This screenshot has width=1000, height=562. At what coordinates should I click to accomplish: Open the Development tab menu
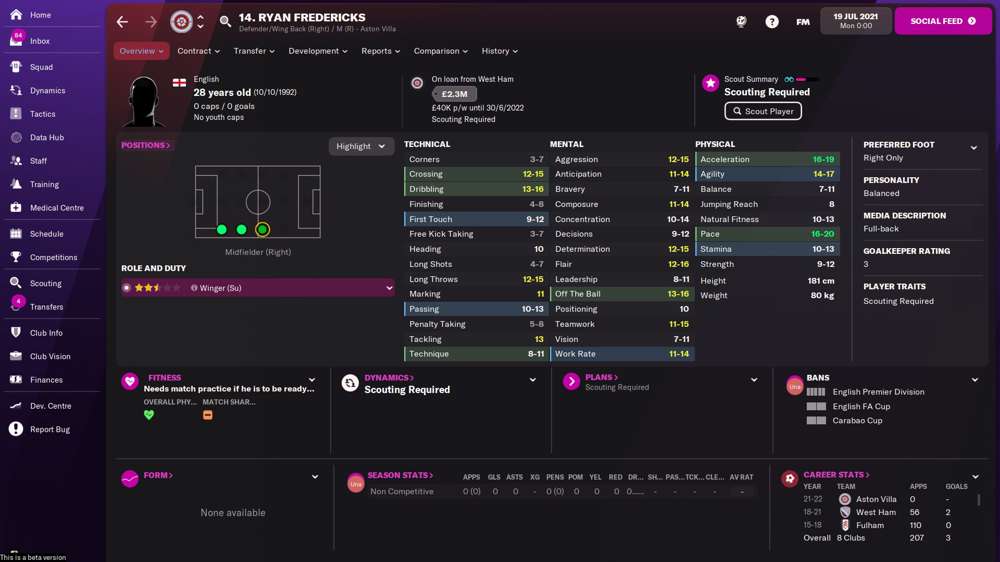[x=317, y=51]
